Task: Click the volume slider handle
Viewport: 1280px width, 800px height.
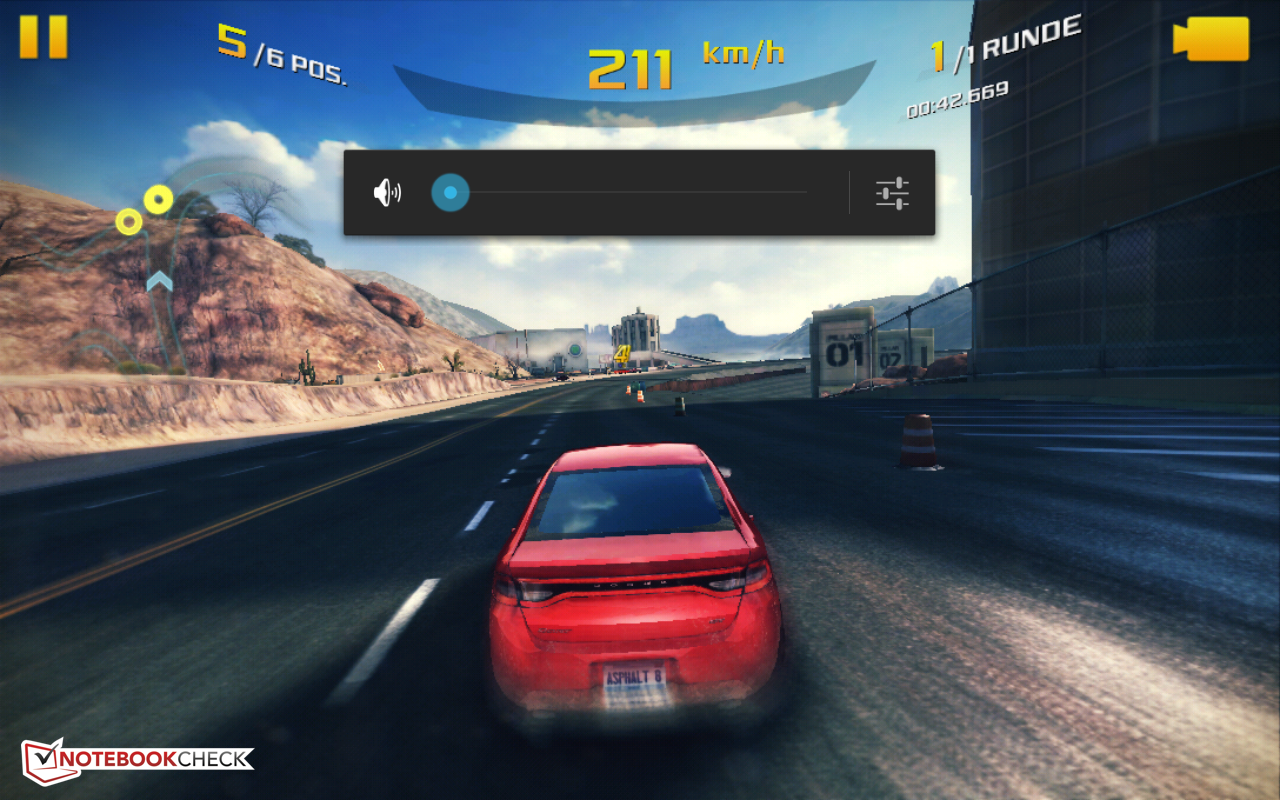Action: (450, 192)
